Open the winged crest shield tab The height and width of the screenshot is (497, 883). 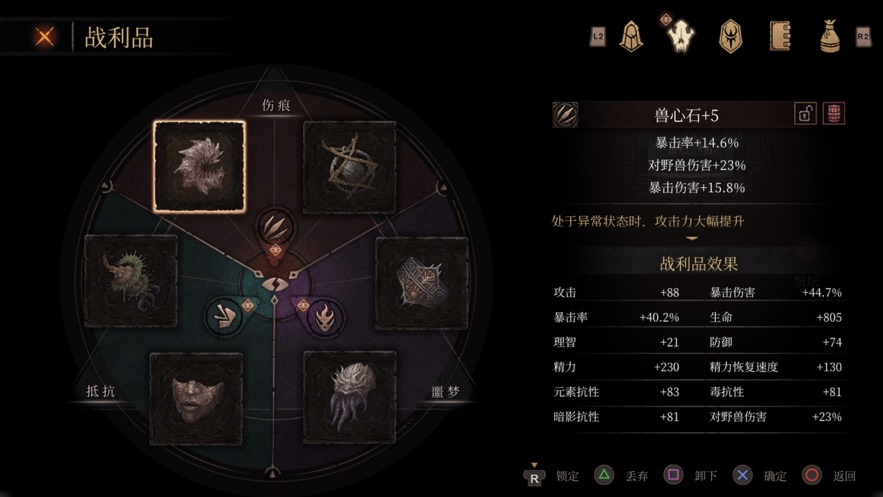[731, 37]
